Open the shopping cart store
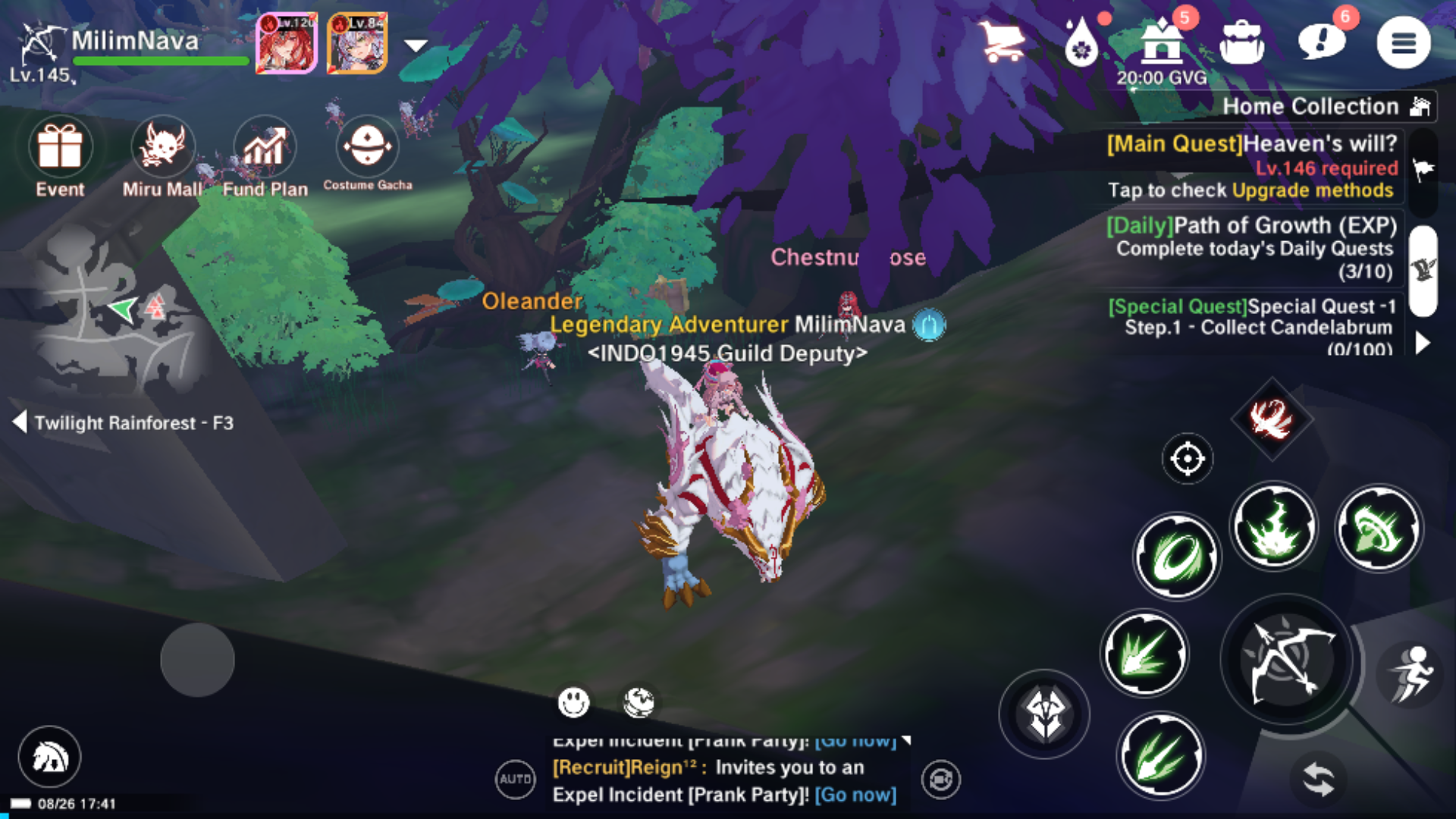This screenshot has width=1456, height=819. pos(1002,42)
